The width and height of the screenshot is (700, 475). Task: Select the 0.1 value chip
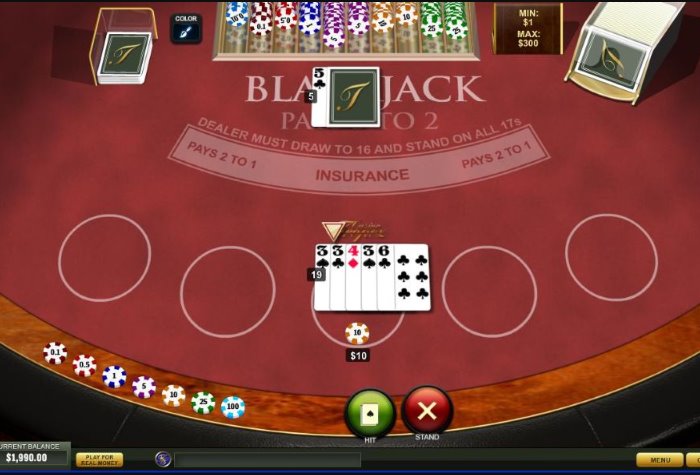click(x=55, y=353)
